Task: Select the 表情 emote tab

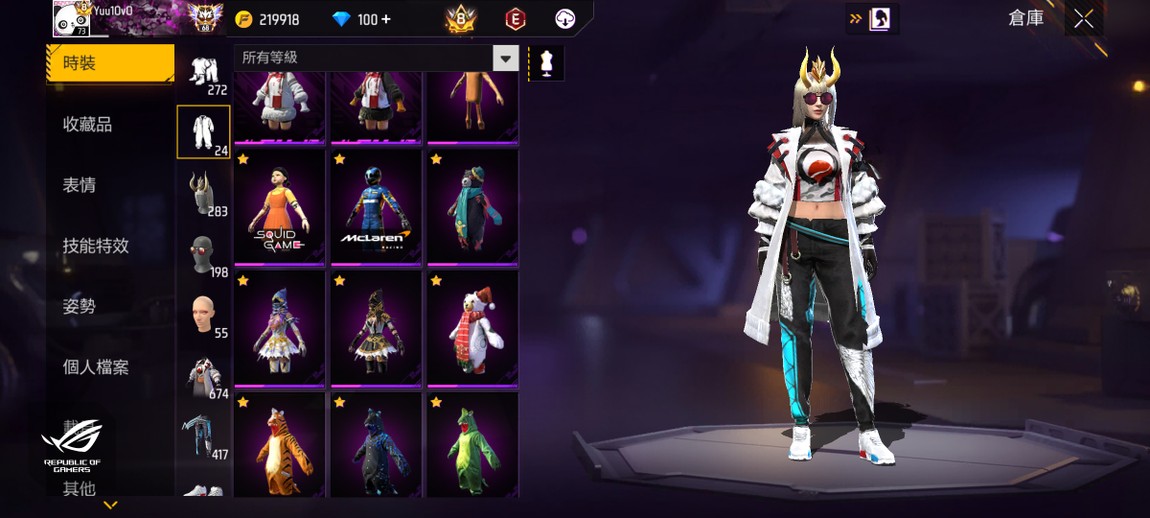Action: coord(80,185)
